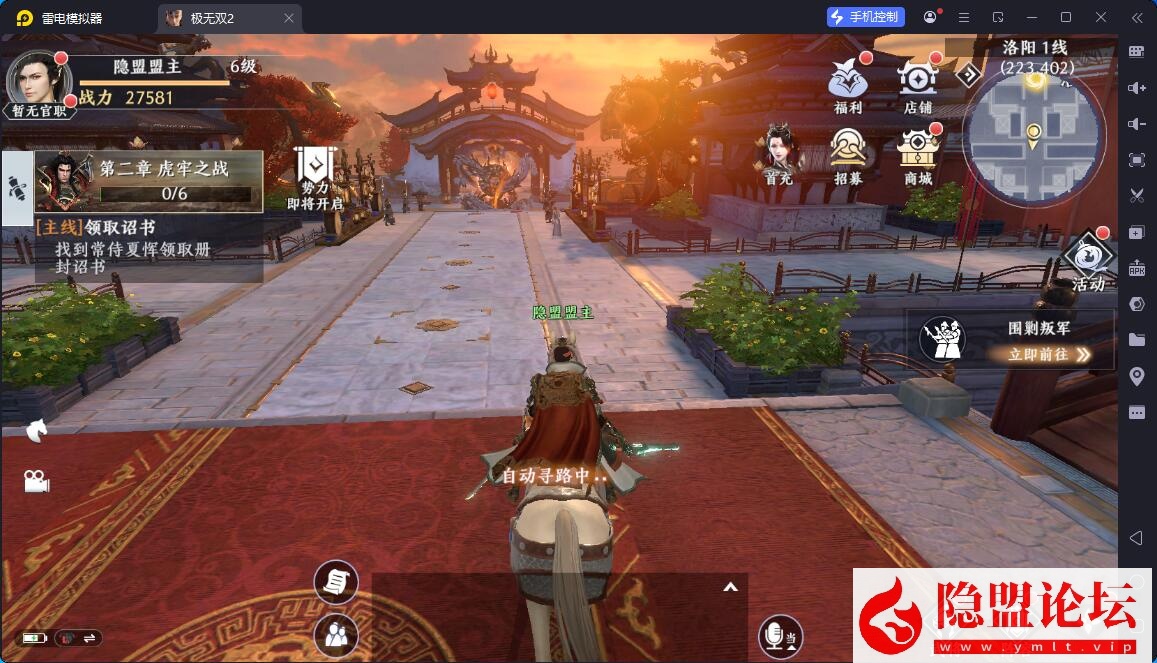Toggle the horse mount icon
Image resolution: width=1157 pixels, height=663 pixels.
coord(37,430)
